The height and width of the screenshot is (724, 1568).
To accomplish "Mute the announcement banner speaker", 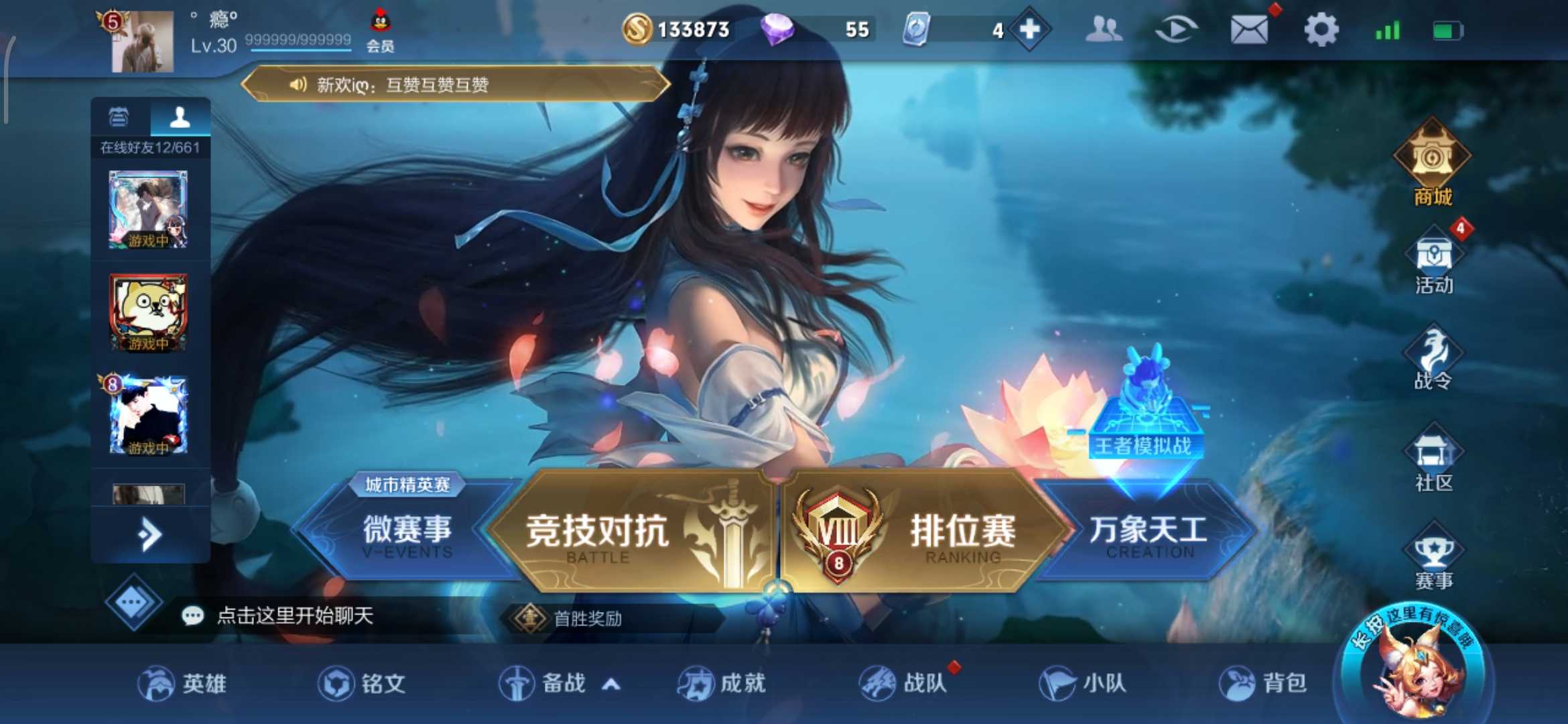I will click(297, 85).
